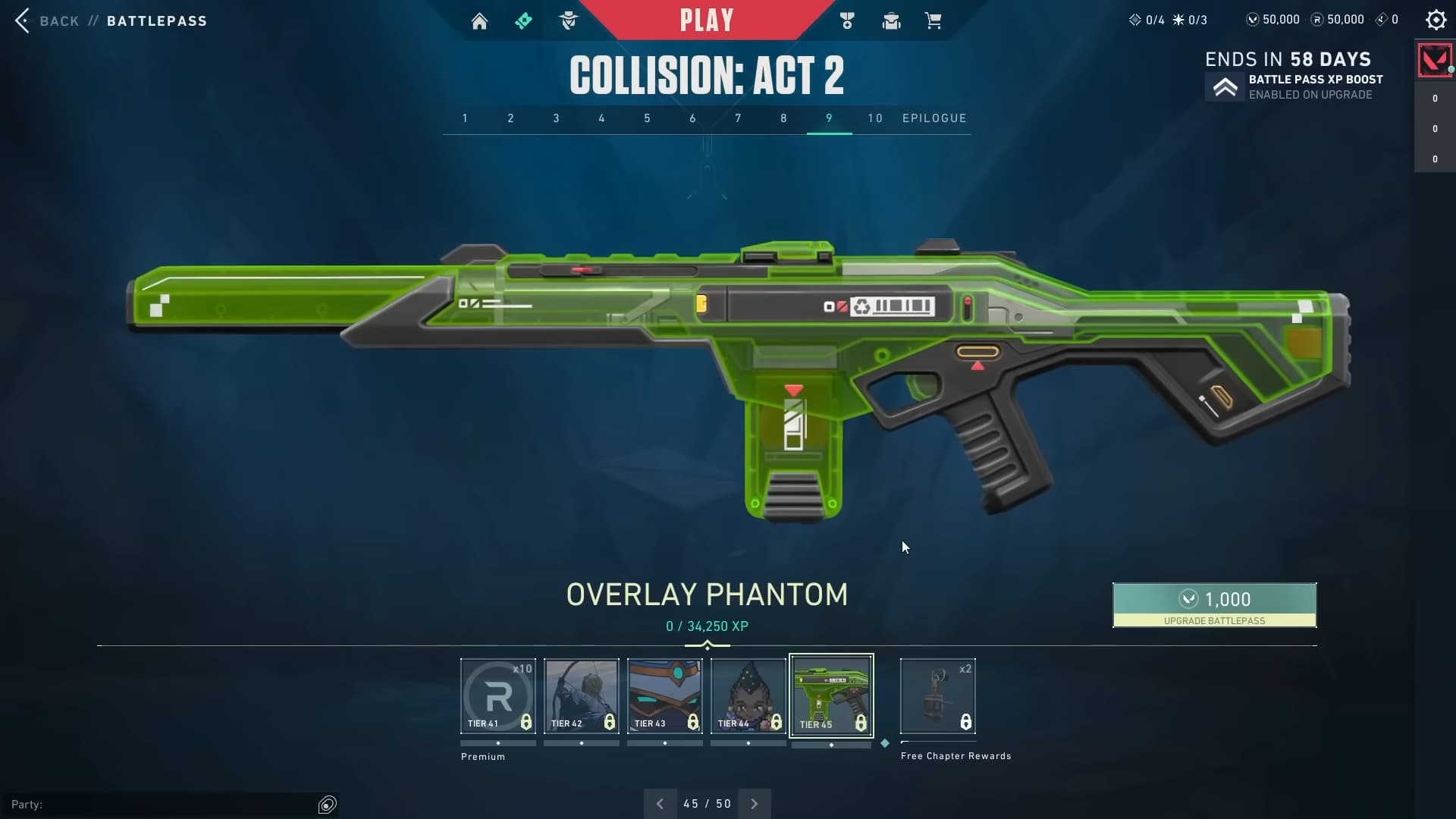This screenshot has height=819, width=1456.
Task: Click the Battle Pass XP Boost chevron icon
Action: [1226, 86]
